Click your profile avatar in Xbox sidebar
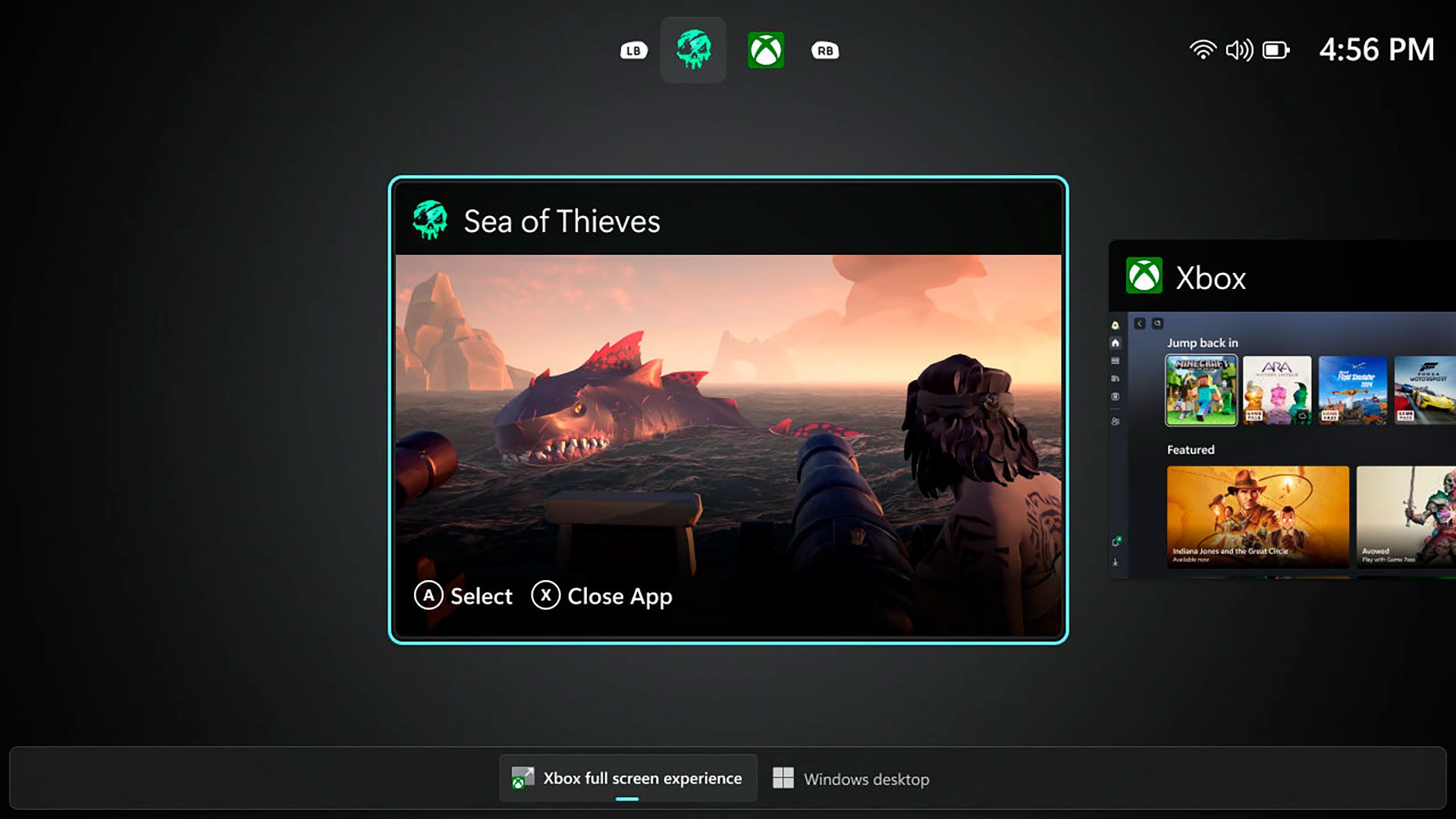 click(1115, 325)
